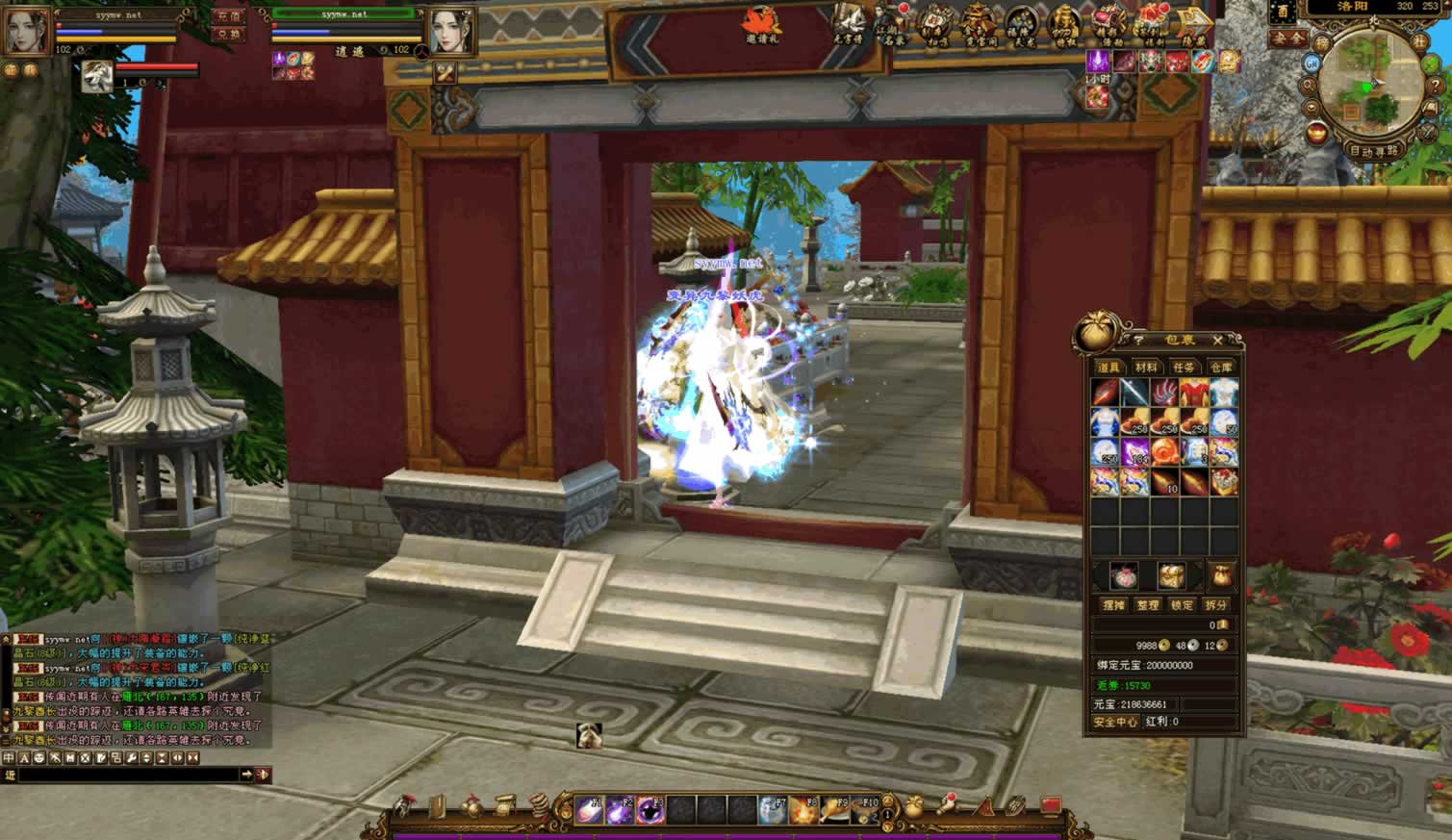Image resolution: width=1452 pixels, height=840 pixels.
Task: Click the minimap magnifier search button
Action: (1309, 85)
